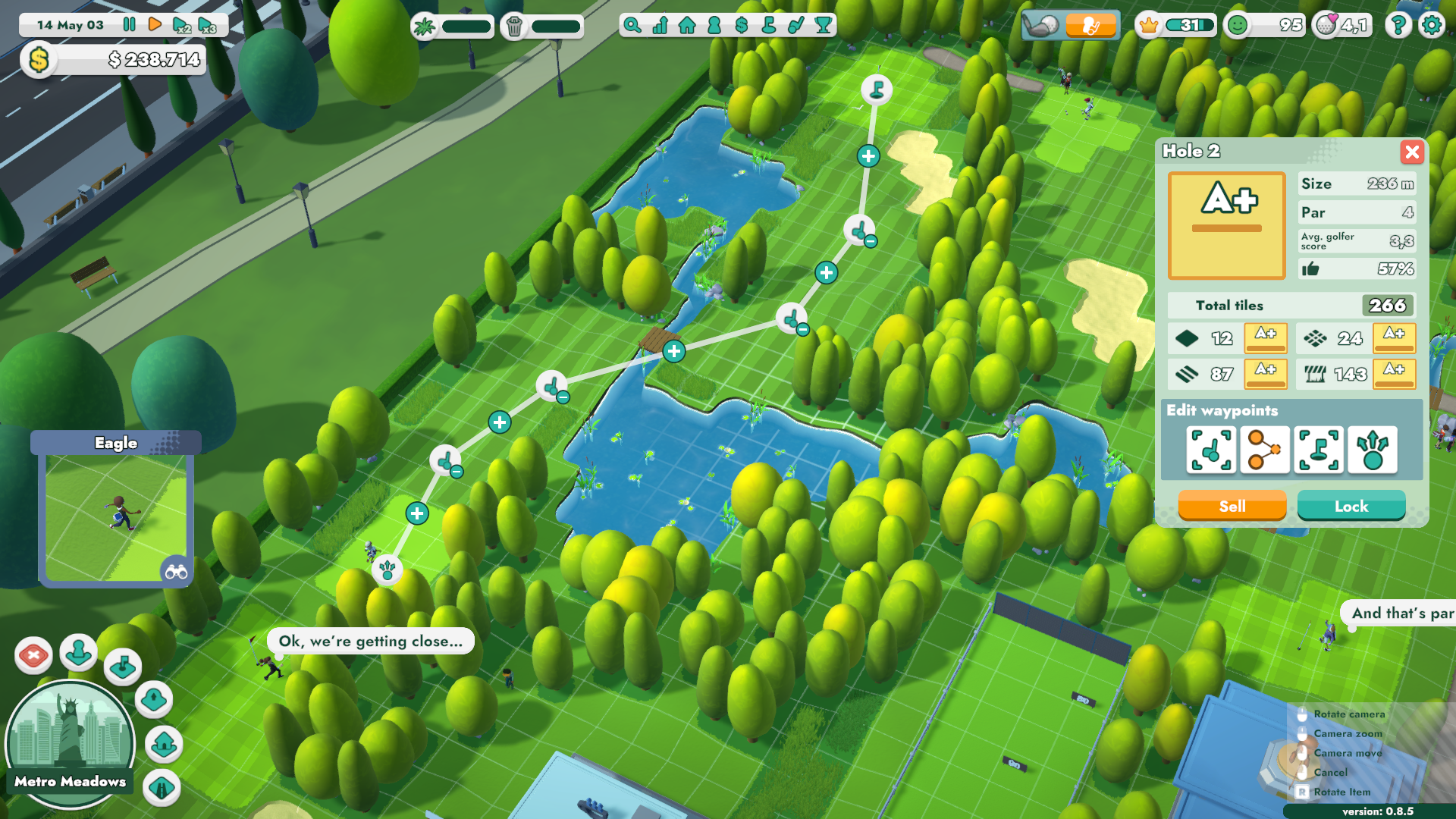Lock the hole layout

(1351, 507)
